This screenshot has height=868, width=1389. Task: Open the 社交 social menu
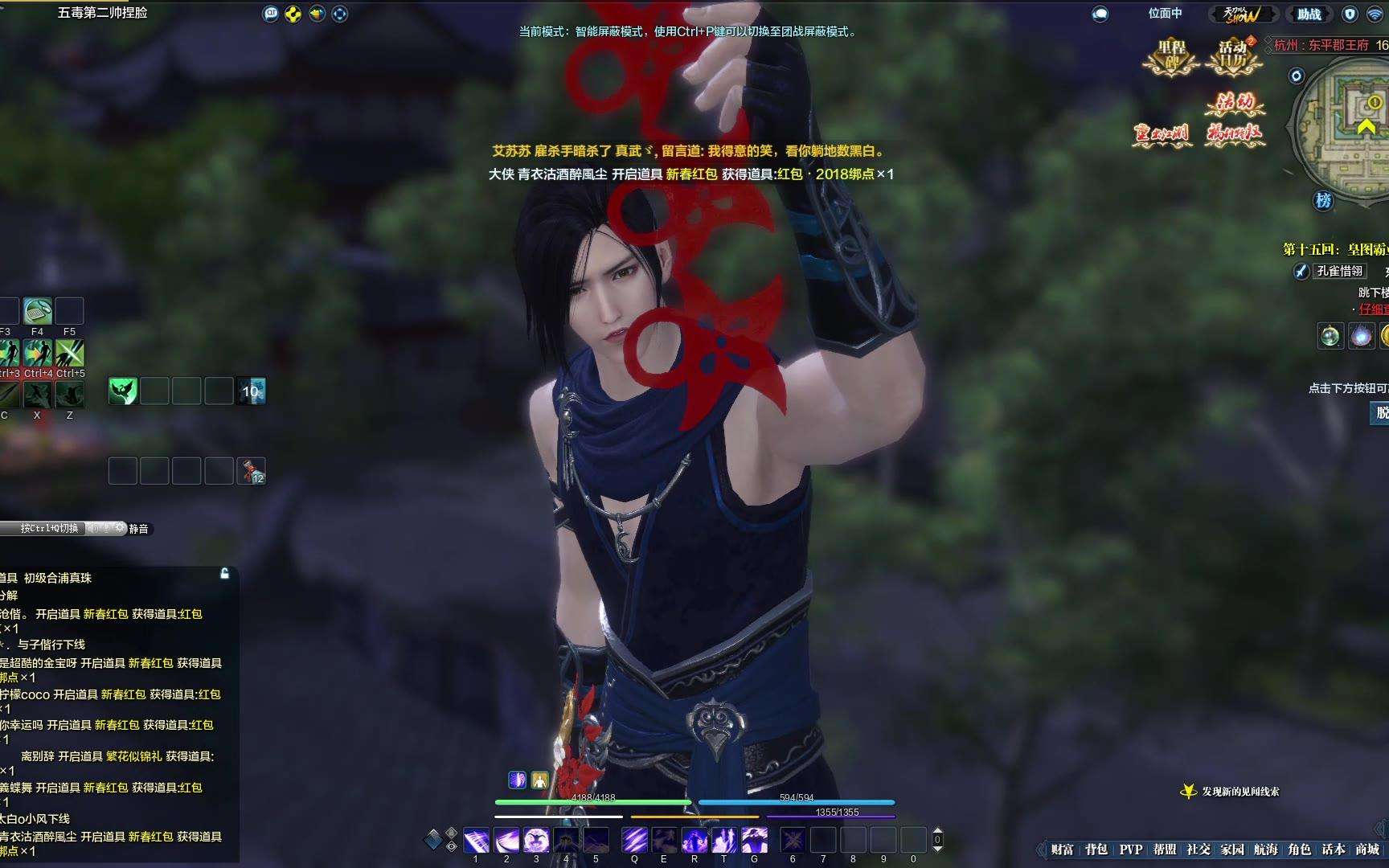pos(1198,850)
